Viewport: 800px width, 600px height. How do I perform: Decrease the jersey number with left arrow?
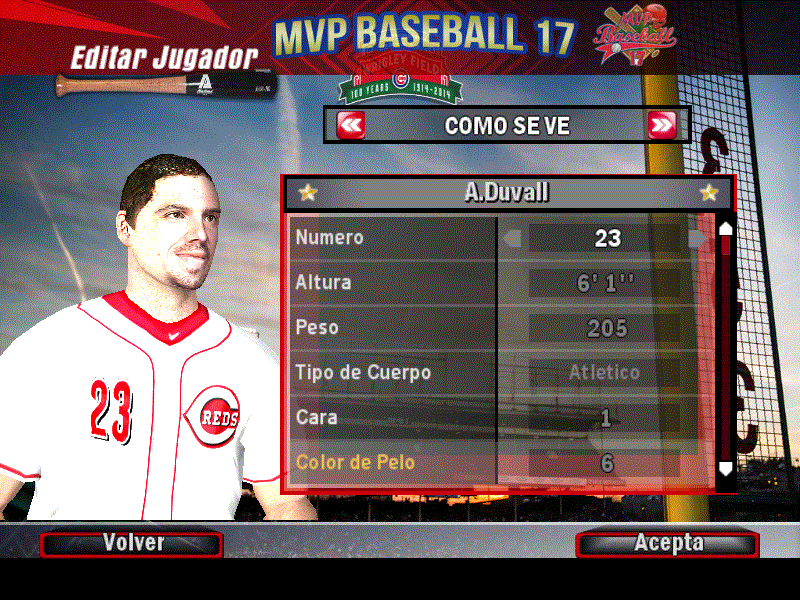[512, 238]
